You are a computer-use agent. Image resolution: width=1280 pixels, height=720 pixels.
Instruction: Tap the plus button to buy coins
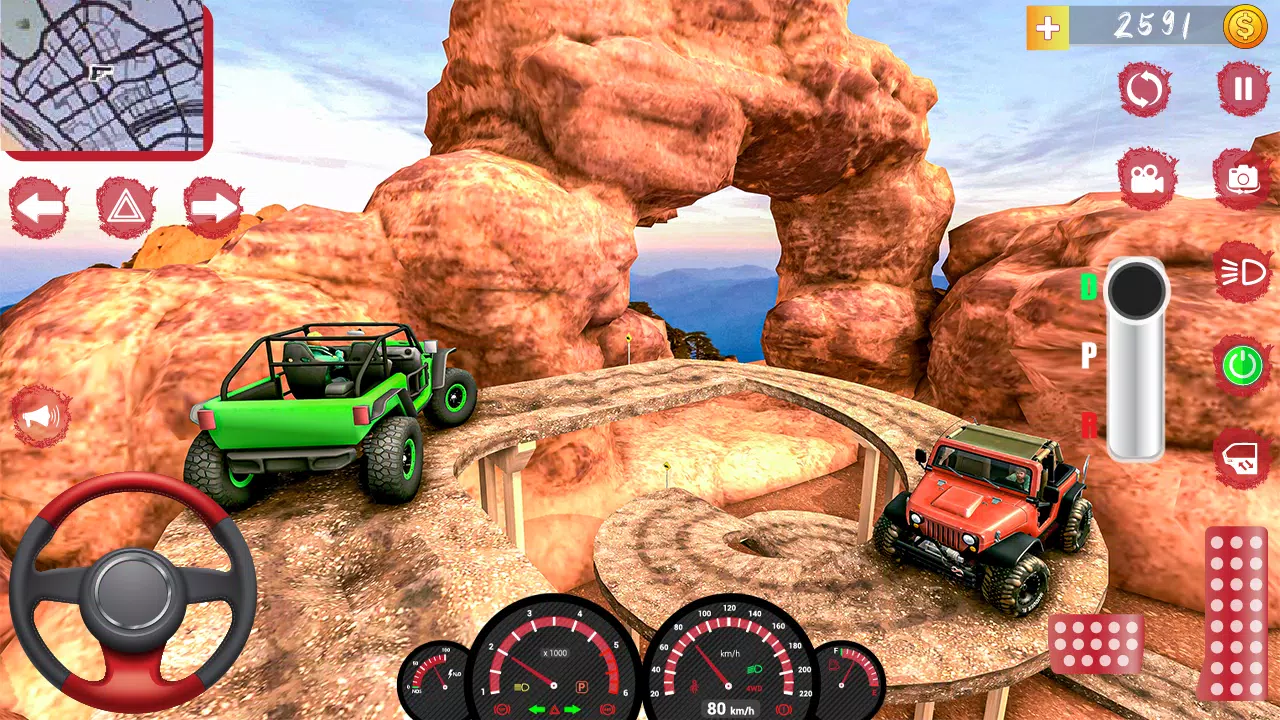point(1046,27)
